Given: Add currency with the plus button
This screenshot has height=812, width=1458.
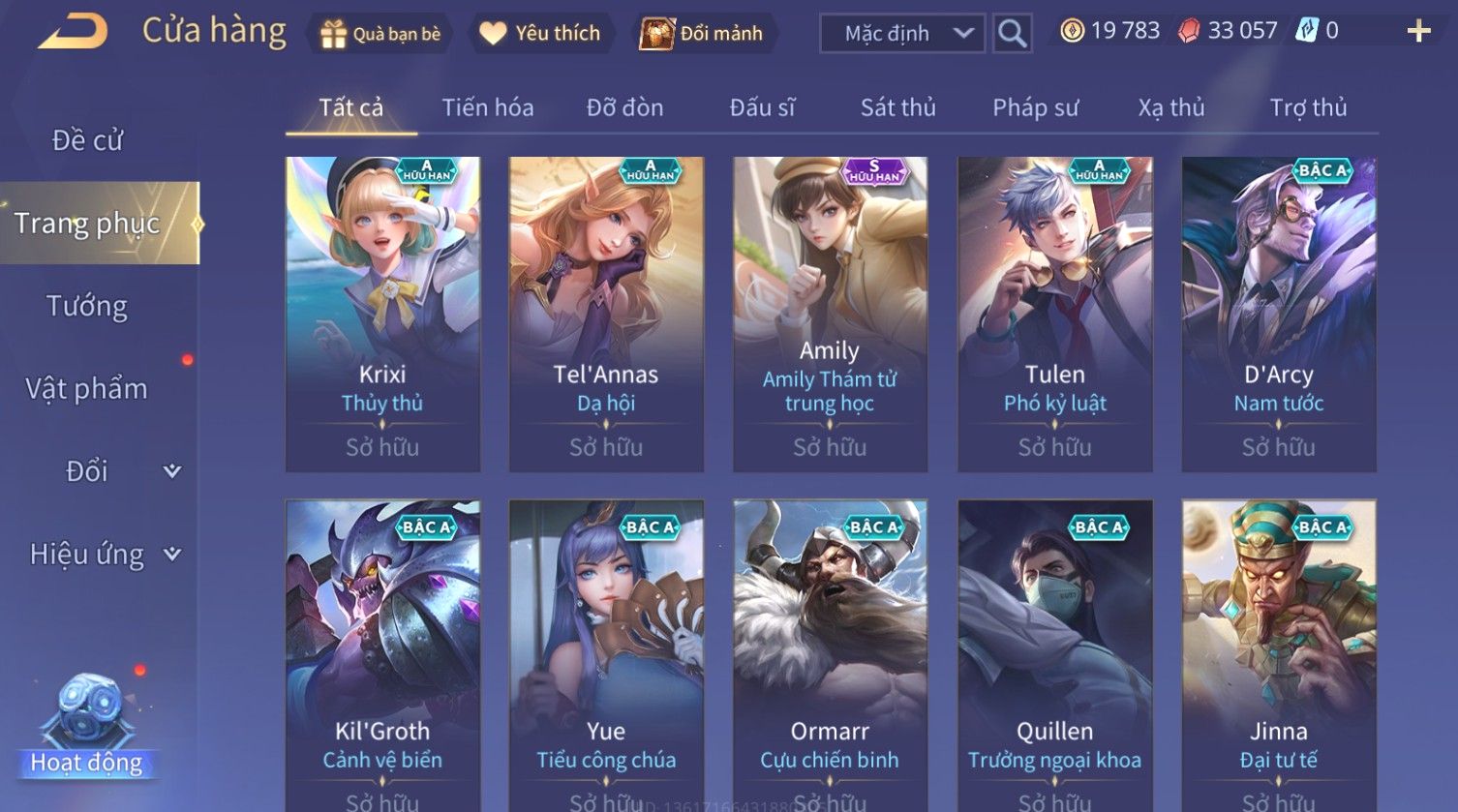Looking at the screenshot, I should (x=1418, y=32).
